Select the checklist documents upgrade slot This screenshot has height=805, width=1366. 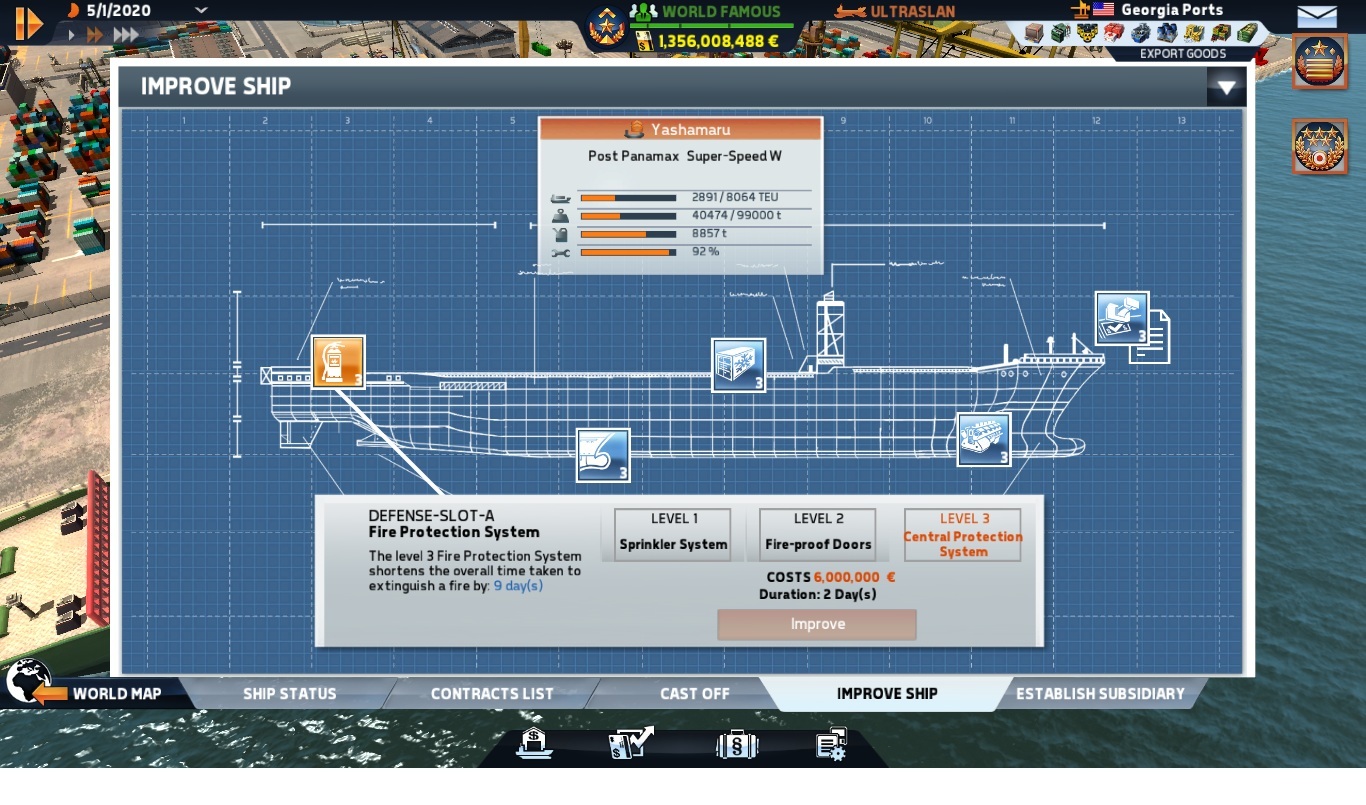point(1122,319)
